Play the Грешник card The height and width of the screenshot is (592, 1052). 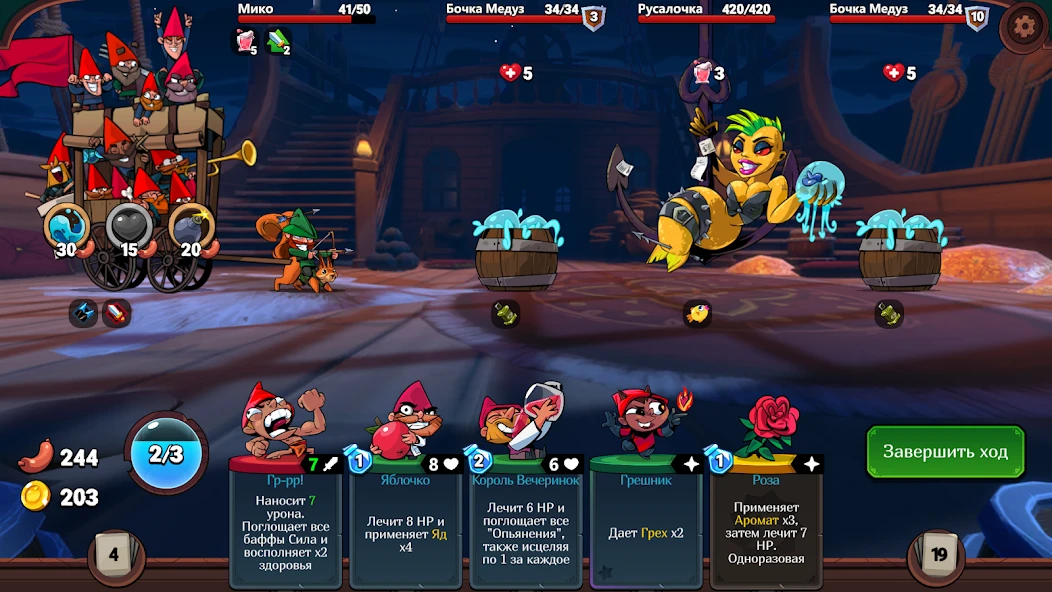coord(646,510)
